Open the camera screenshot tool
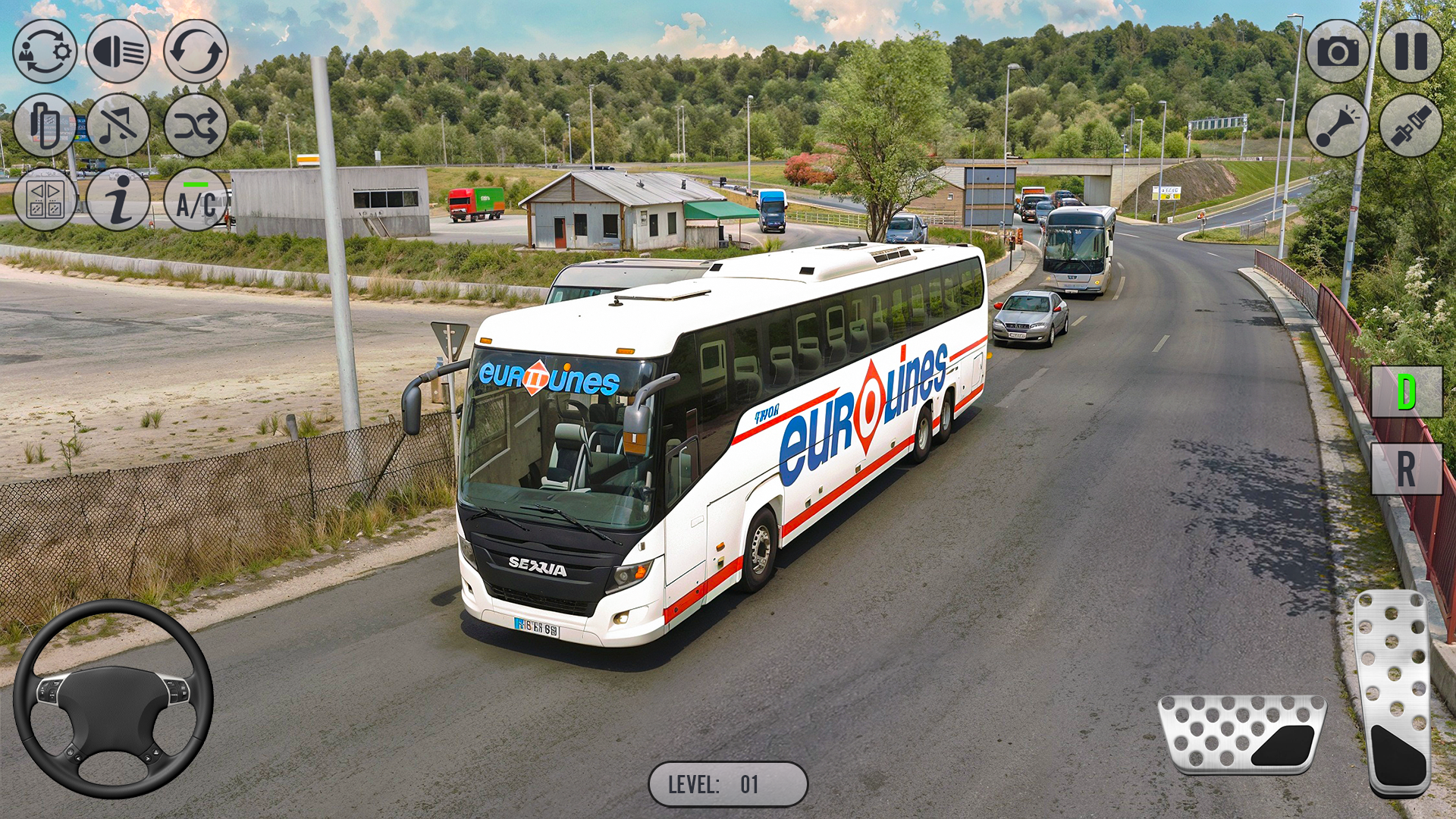Viewport: 1456px width, 819px height. [1336, 52]
